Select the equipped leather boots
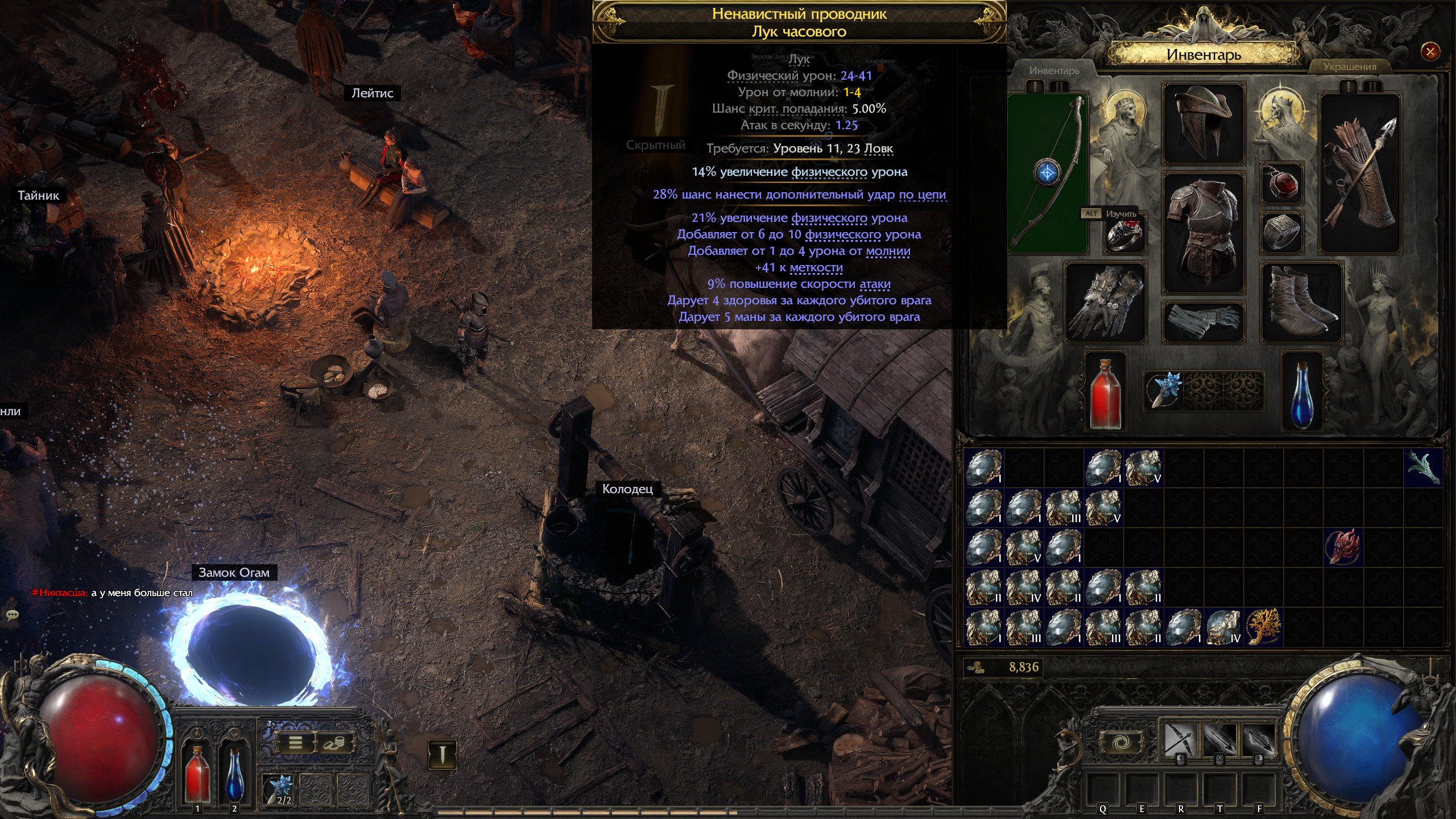The width and height of the screenshot is (1456, 819). [1302, 303]
